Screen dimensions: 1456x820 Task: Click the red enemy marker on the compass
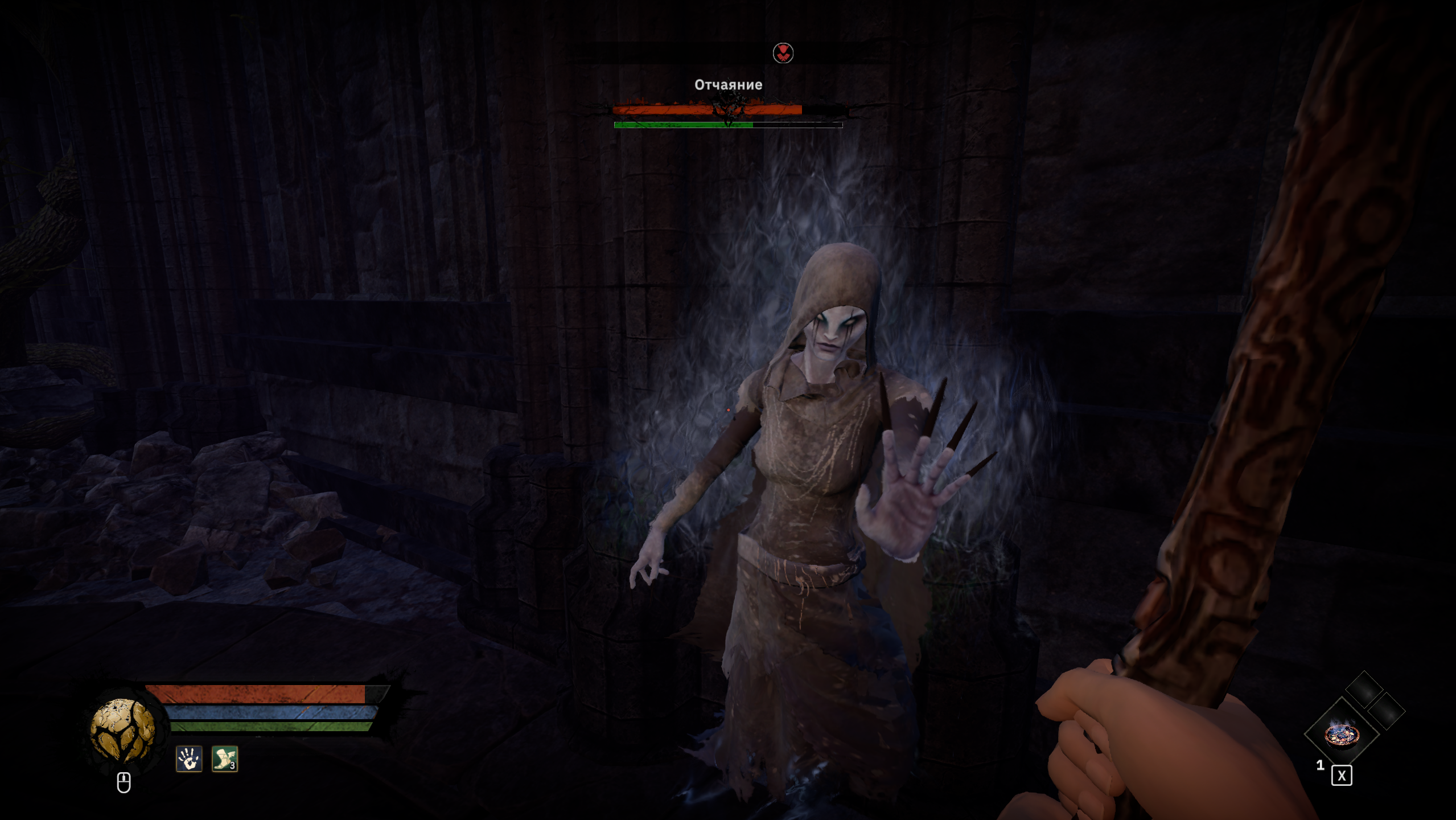783,53
